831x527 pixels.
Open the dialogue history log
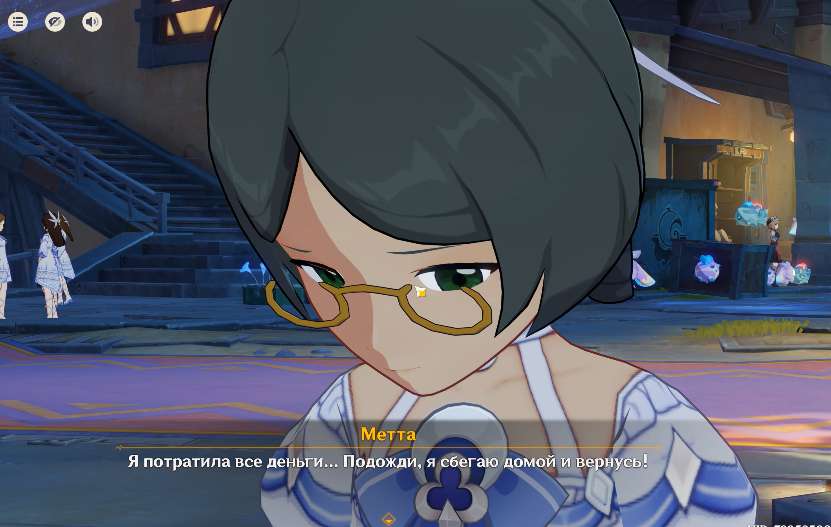pos(18,21)
